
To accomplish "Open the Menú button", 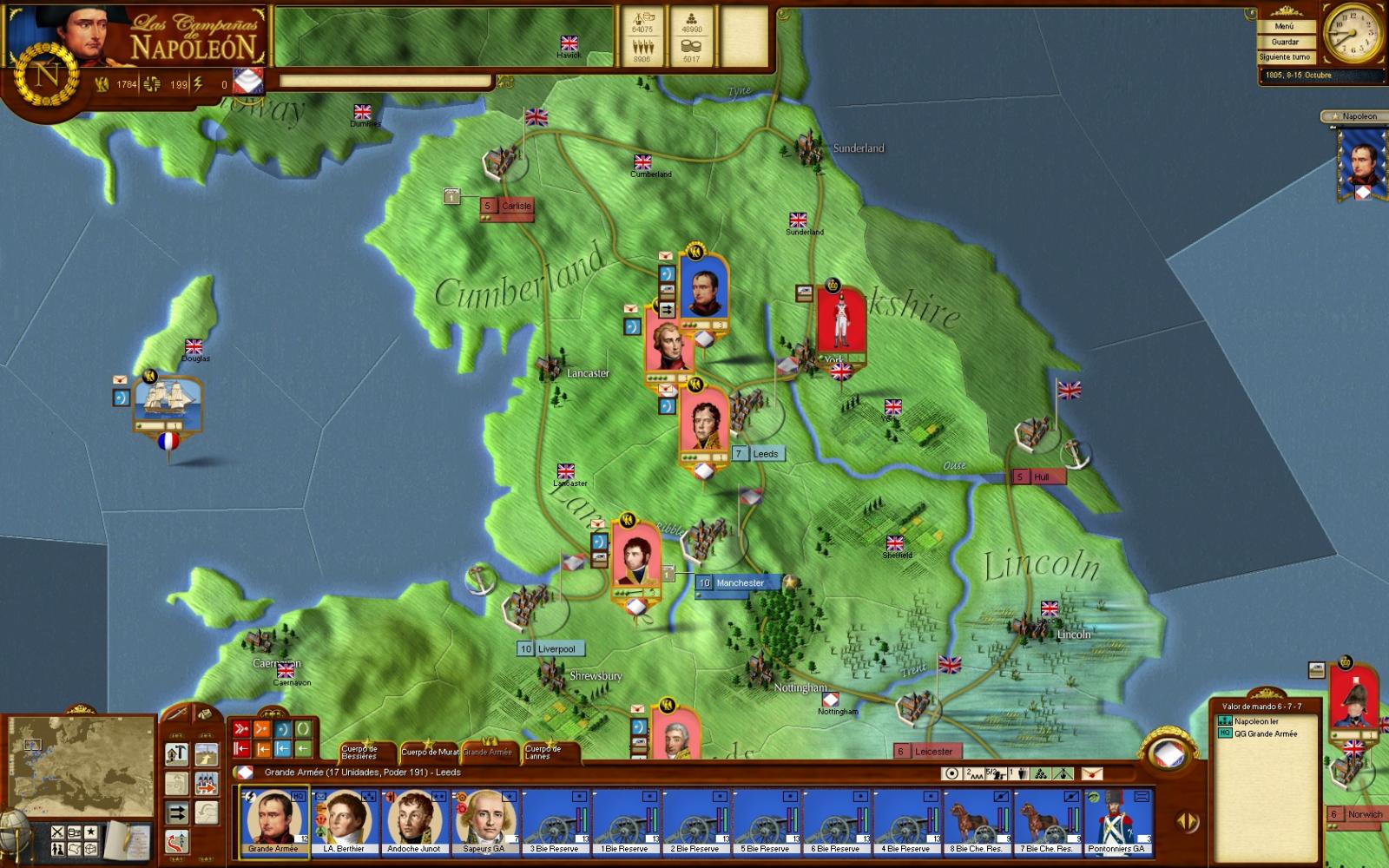I will 1284,26.
